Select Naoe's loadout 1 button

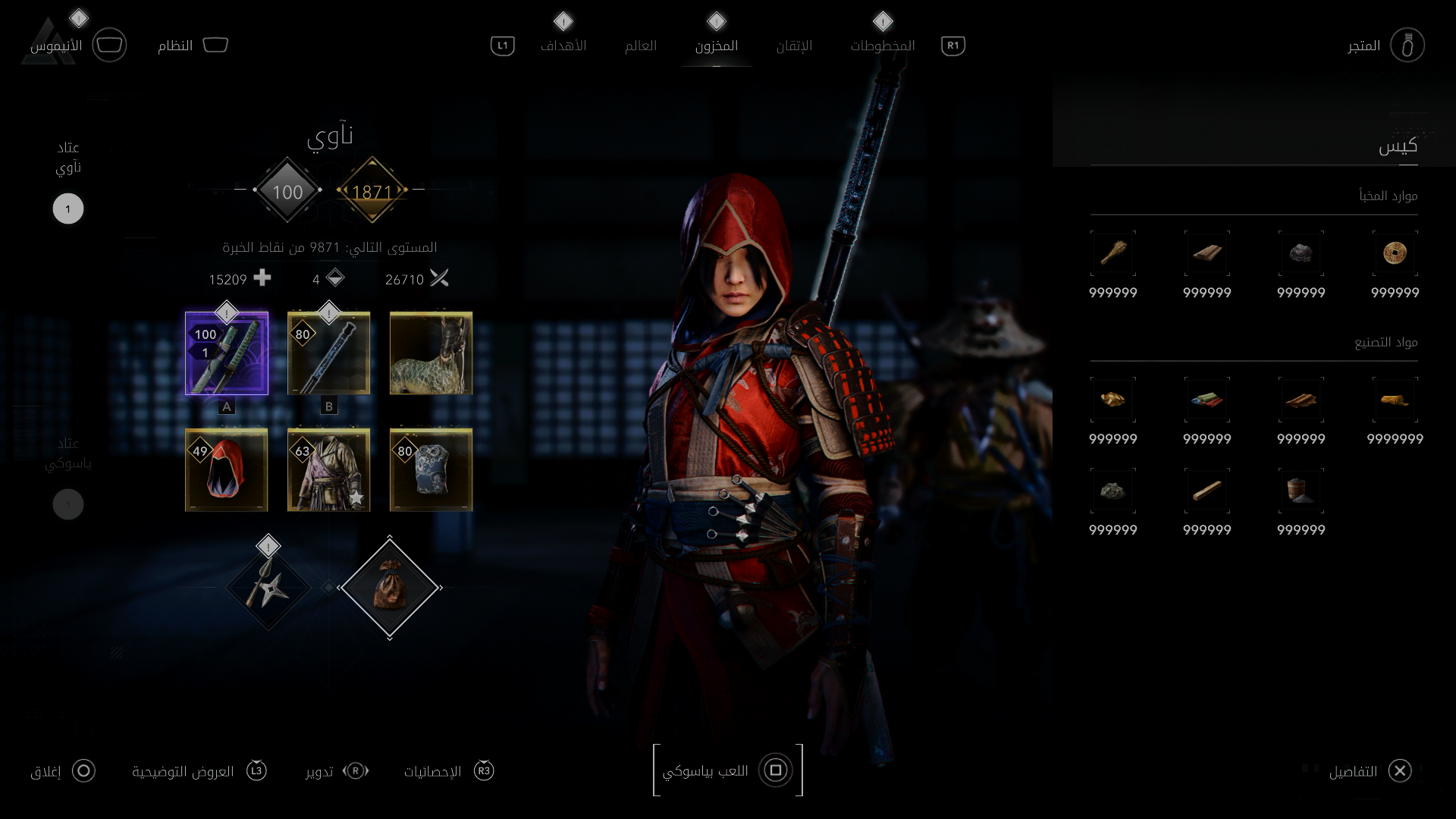point(68,209)
